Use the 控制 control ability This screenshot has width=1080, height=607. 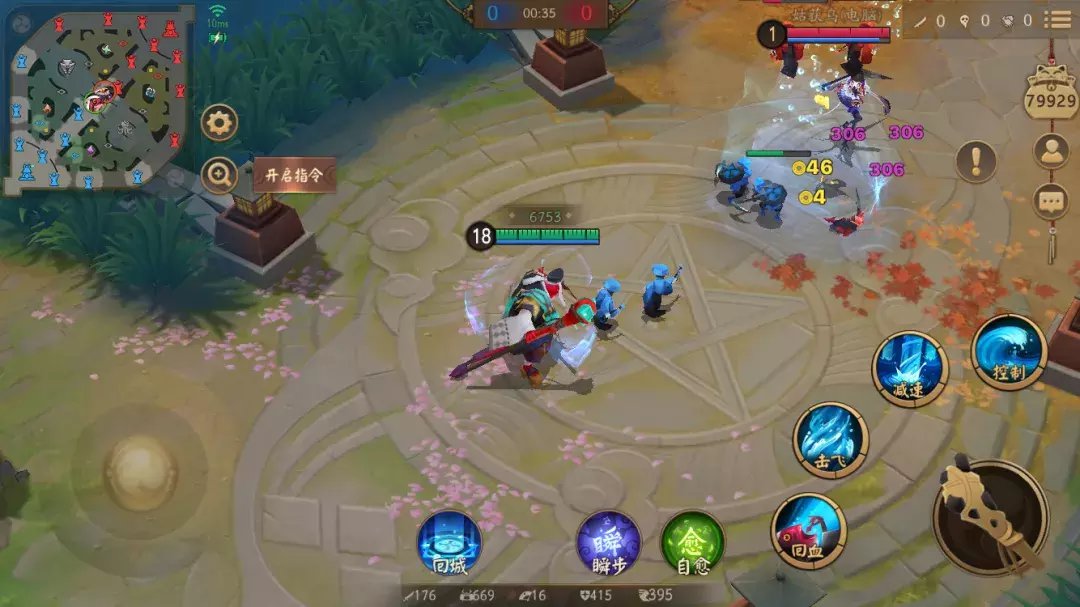1008,352
